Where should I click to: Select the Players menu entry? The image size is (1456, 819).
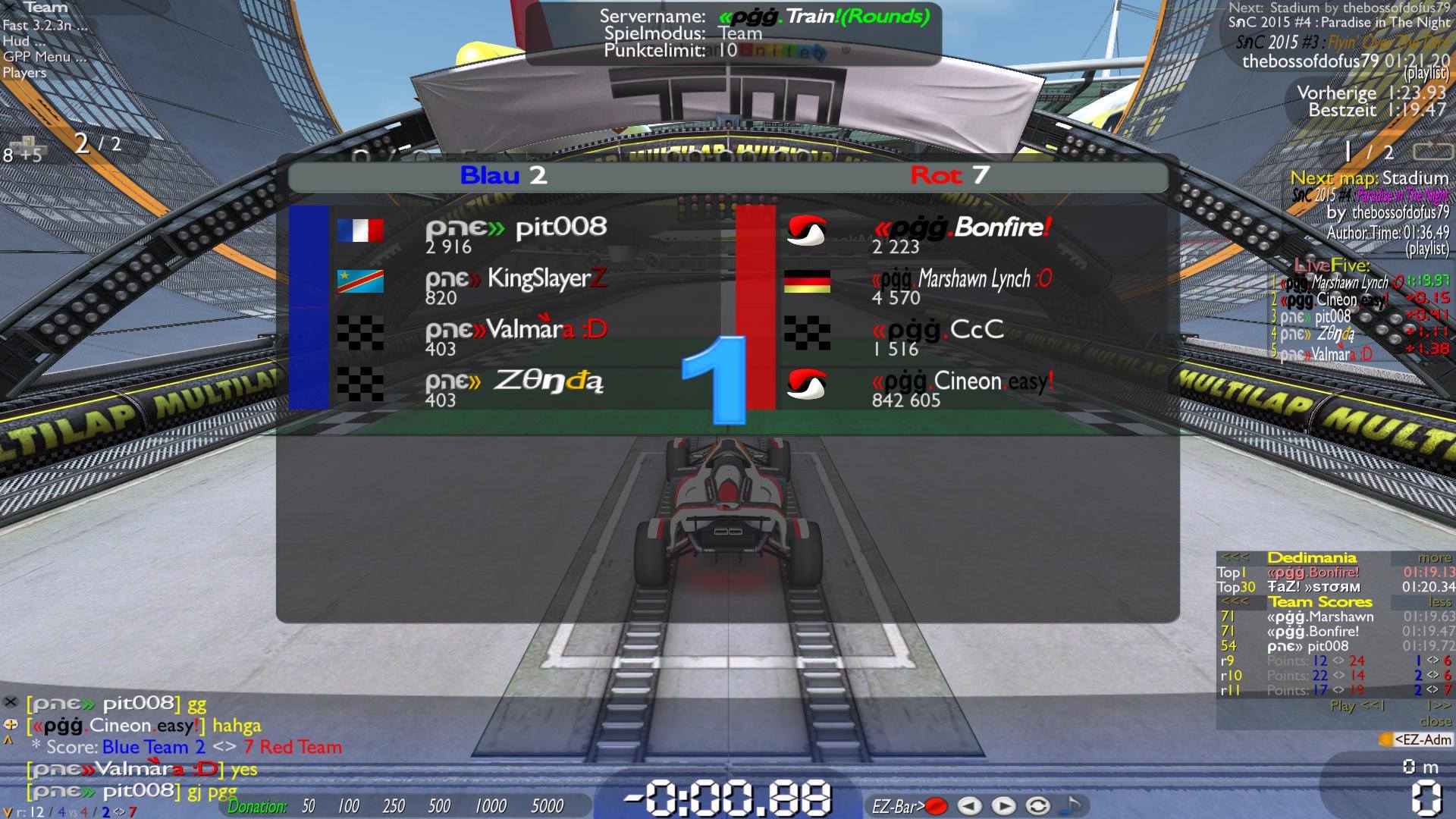(x=24, y=73)
